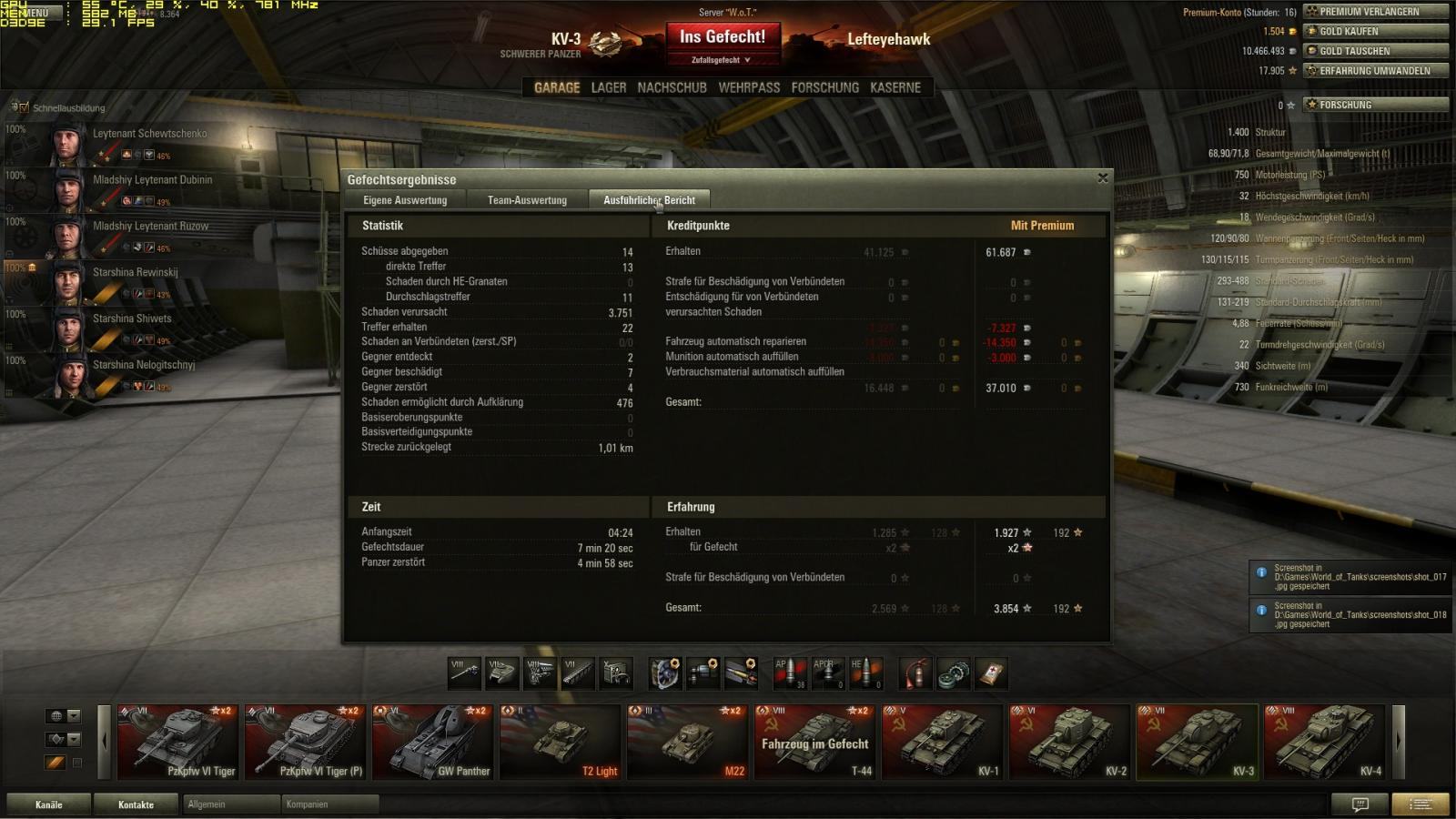
Task: Open the Wehrpass menu
Action: pyautogui.click(x=749, y=87)
